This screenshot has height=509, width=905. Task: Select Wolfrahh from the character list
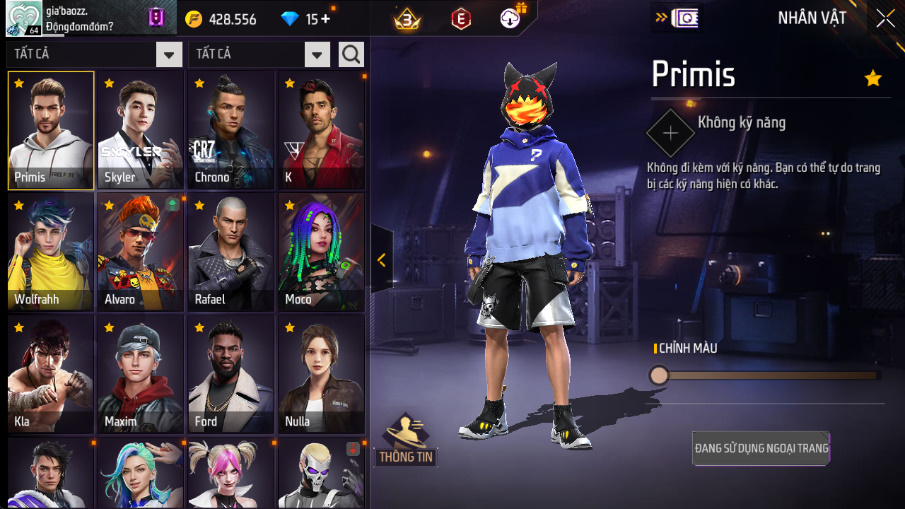click(x=51, y=252)
